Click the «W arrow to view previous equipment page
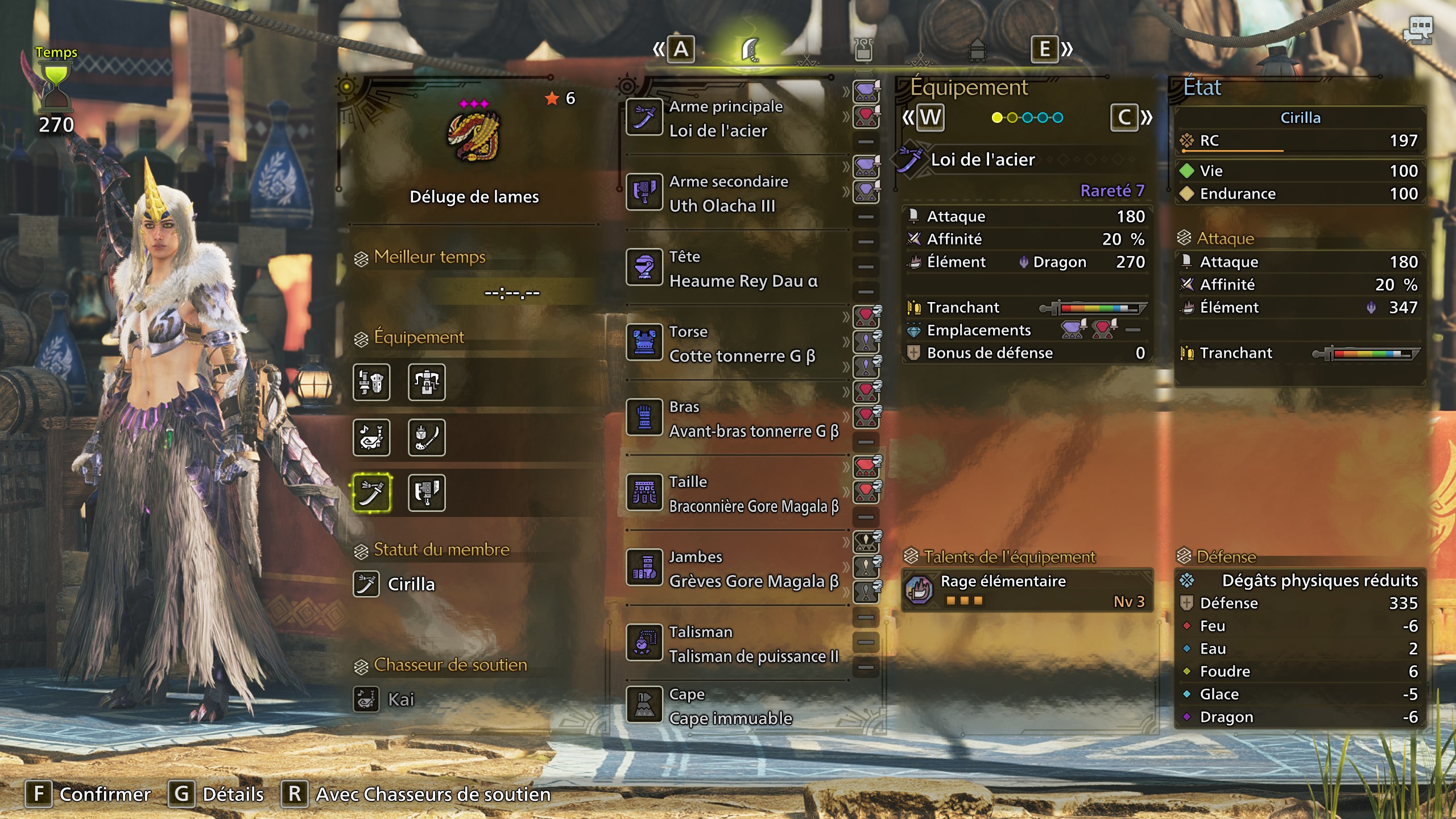Image resolution: width=1456 pixels, height=819 pixels. 929,118
